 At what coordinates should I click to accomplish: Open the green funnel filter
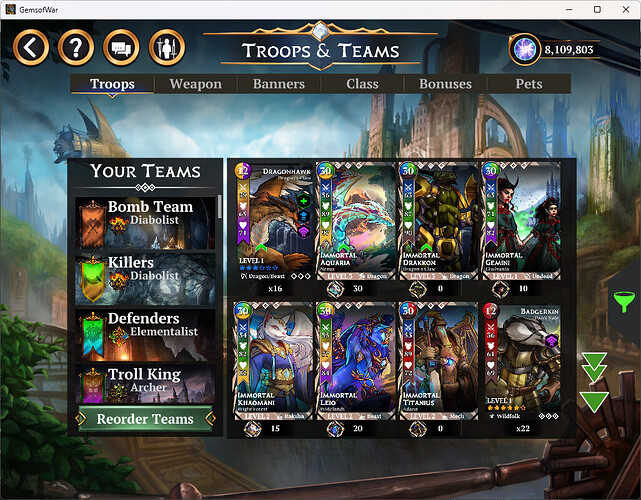623,300
